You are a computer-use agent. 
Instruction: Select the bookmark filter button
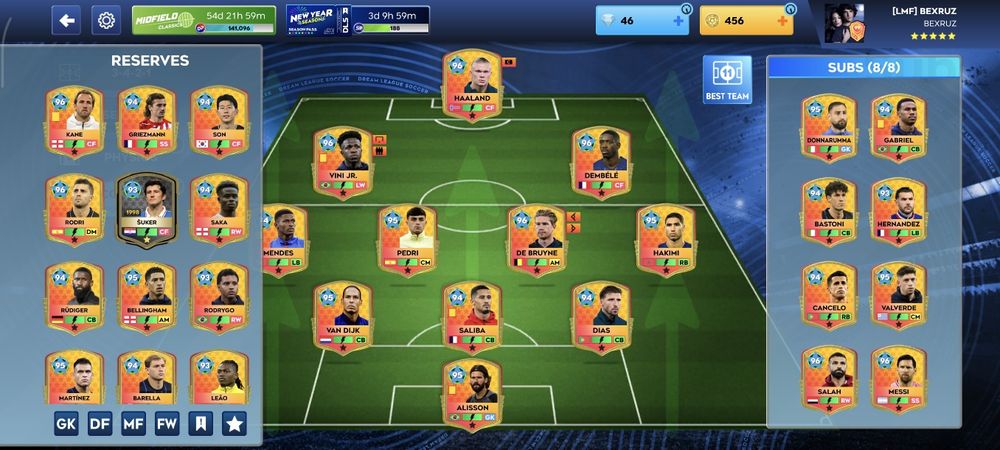[200, 423]
